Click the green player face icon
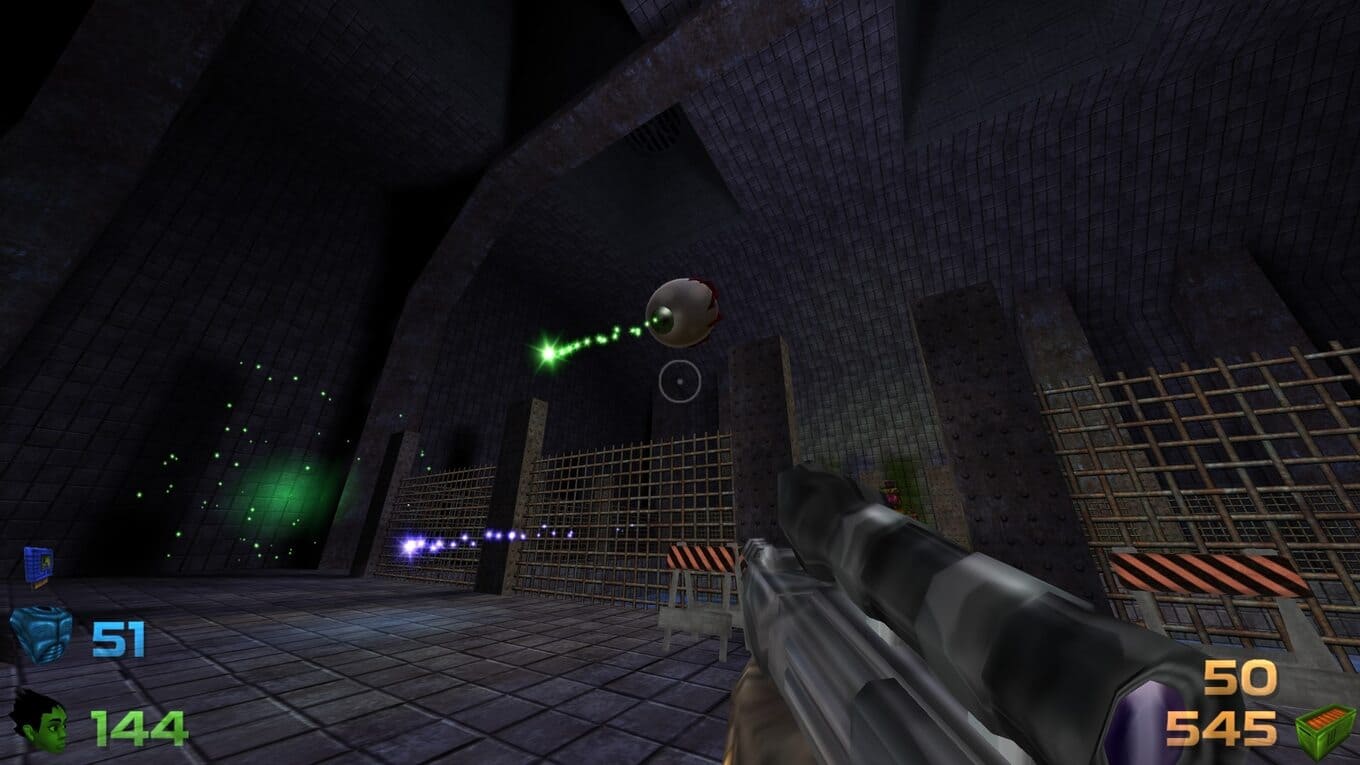The height and width of the screenshot is (765, 1360). [40, 720]
